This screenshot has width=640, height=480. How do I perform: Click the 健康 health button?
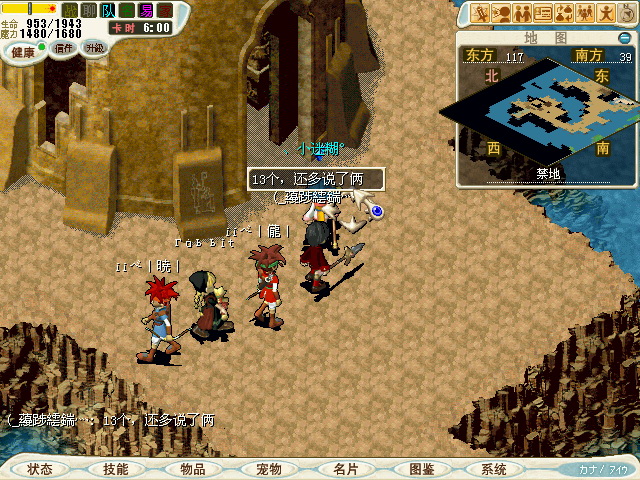pyautogui.click(x=22, y=51)
